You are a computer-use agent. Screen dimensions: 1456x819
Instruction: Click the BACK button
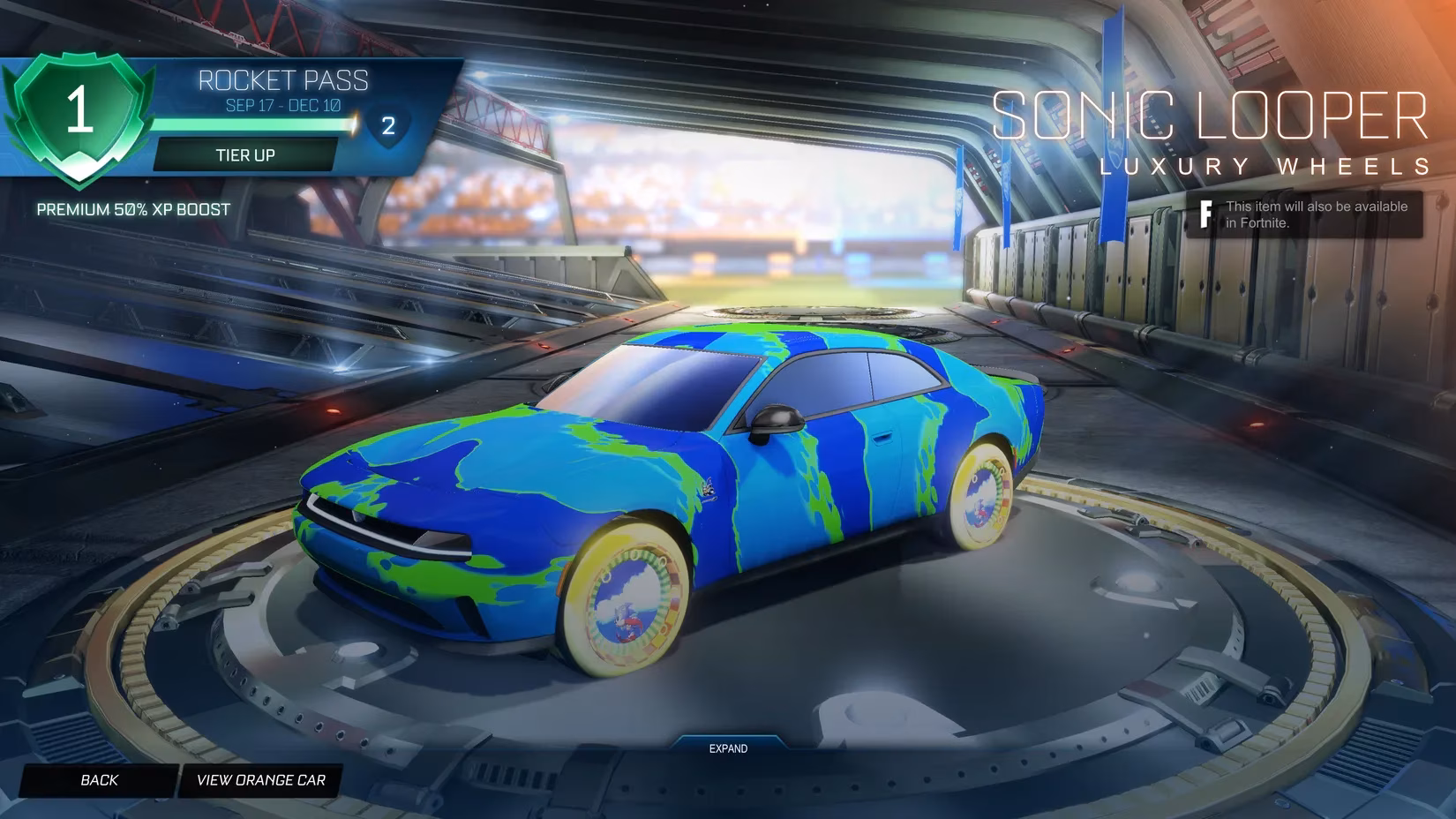click(x=99, y=780)
